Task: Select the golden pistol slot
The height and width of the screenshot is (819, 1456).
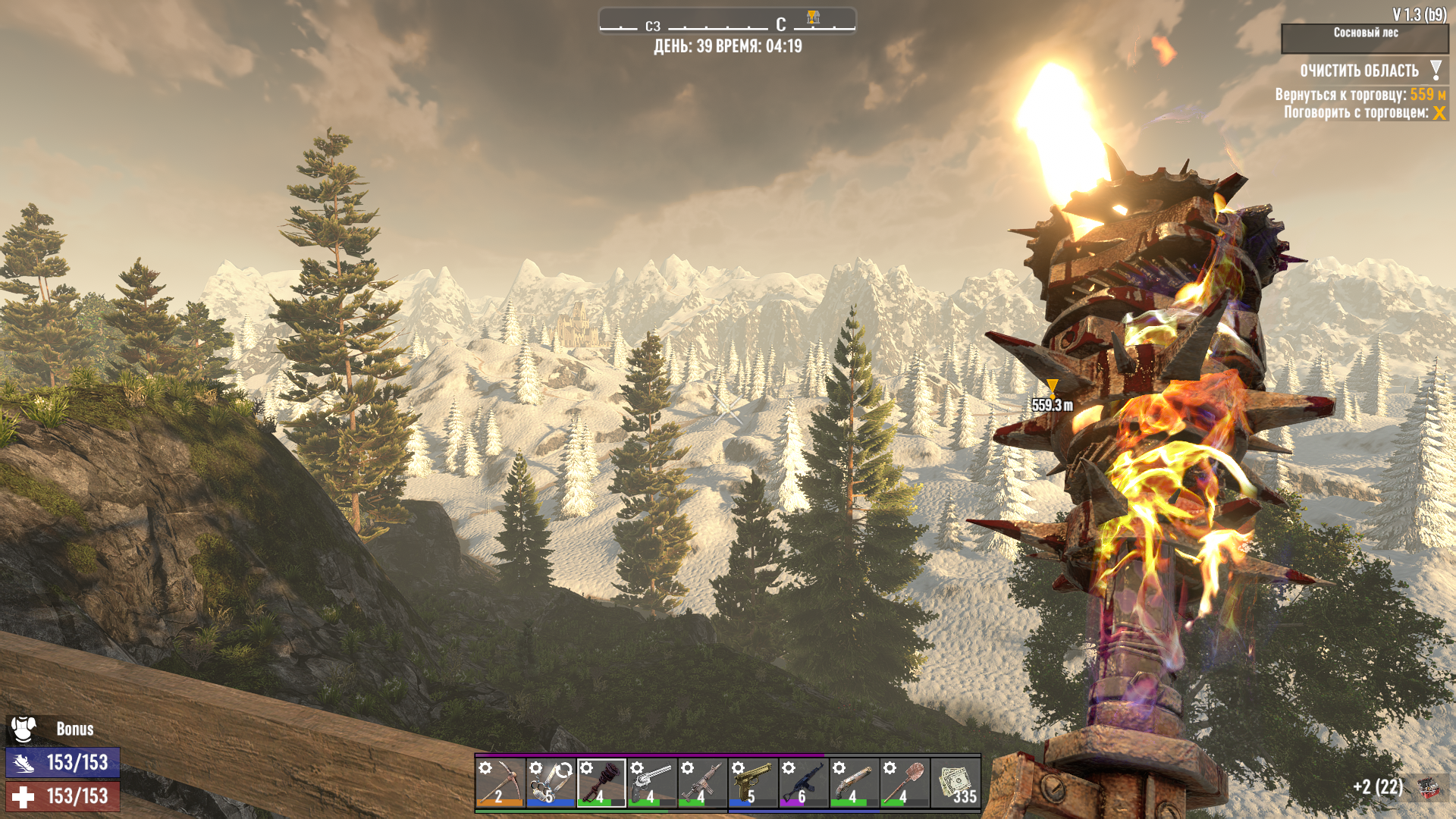Action: point(753,783)
